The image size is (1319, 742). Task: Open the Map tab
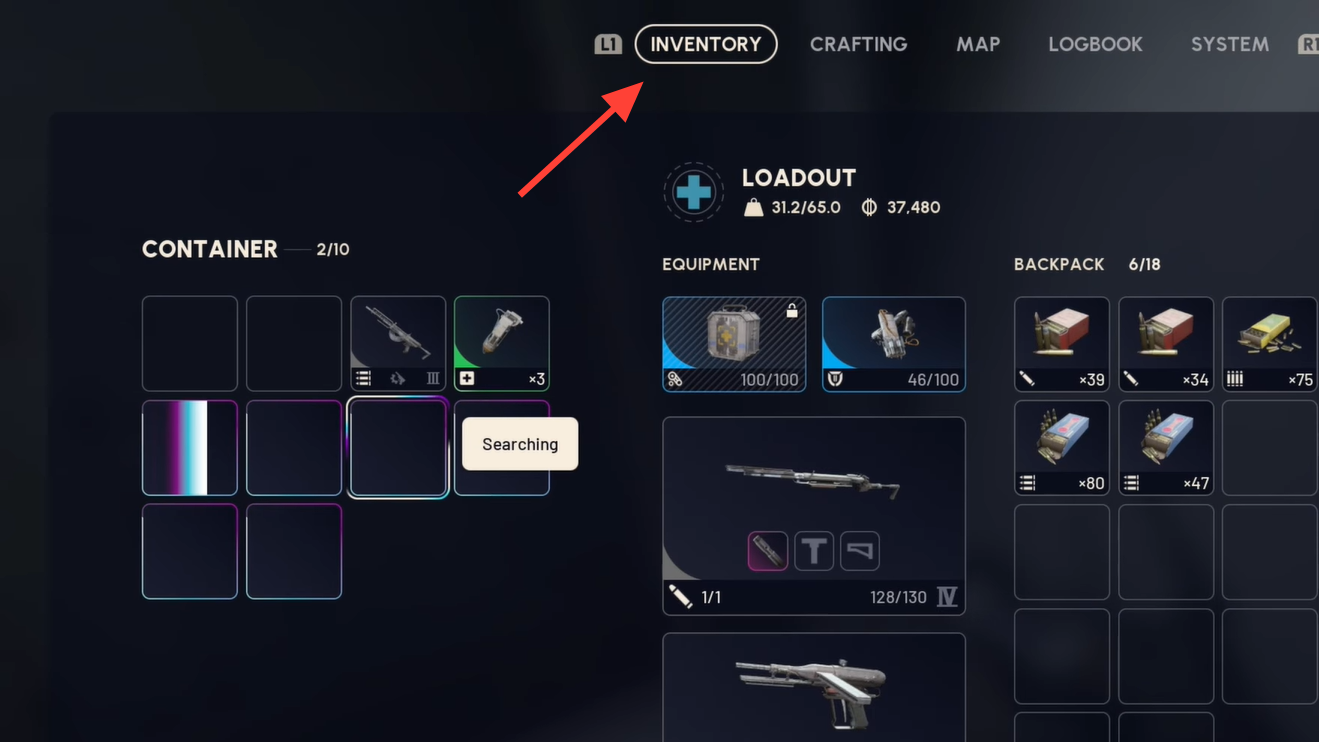point(977,44)
